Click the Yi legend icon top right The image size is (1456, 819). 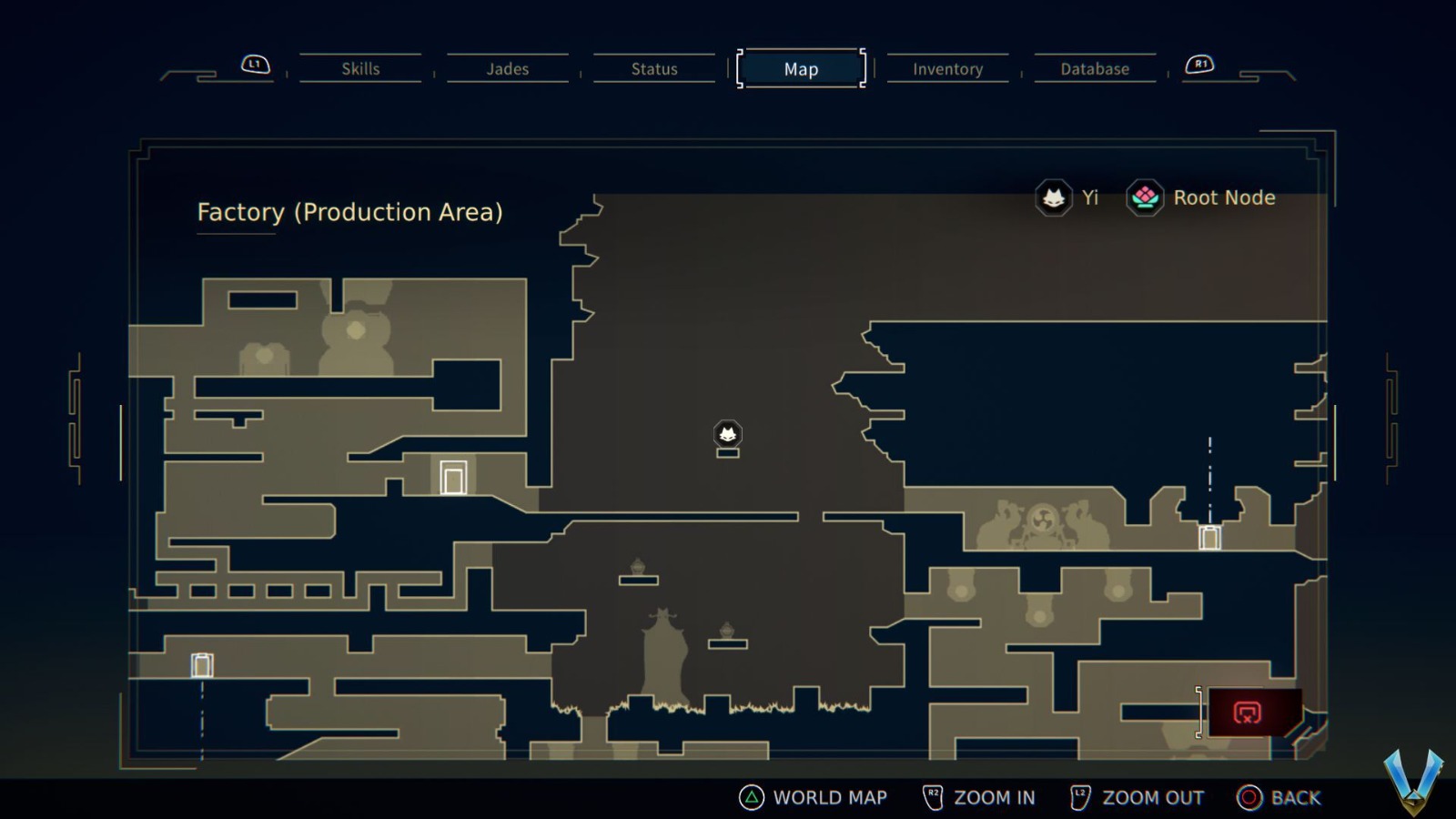click(1052, 197)
